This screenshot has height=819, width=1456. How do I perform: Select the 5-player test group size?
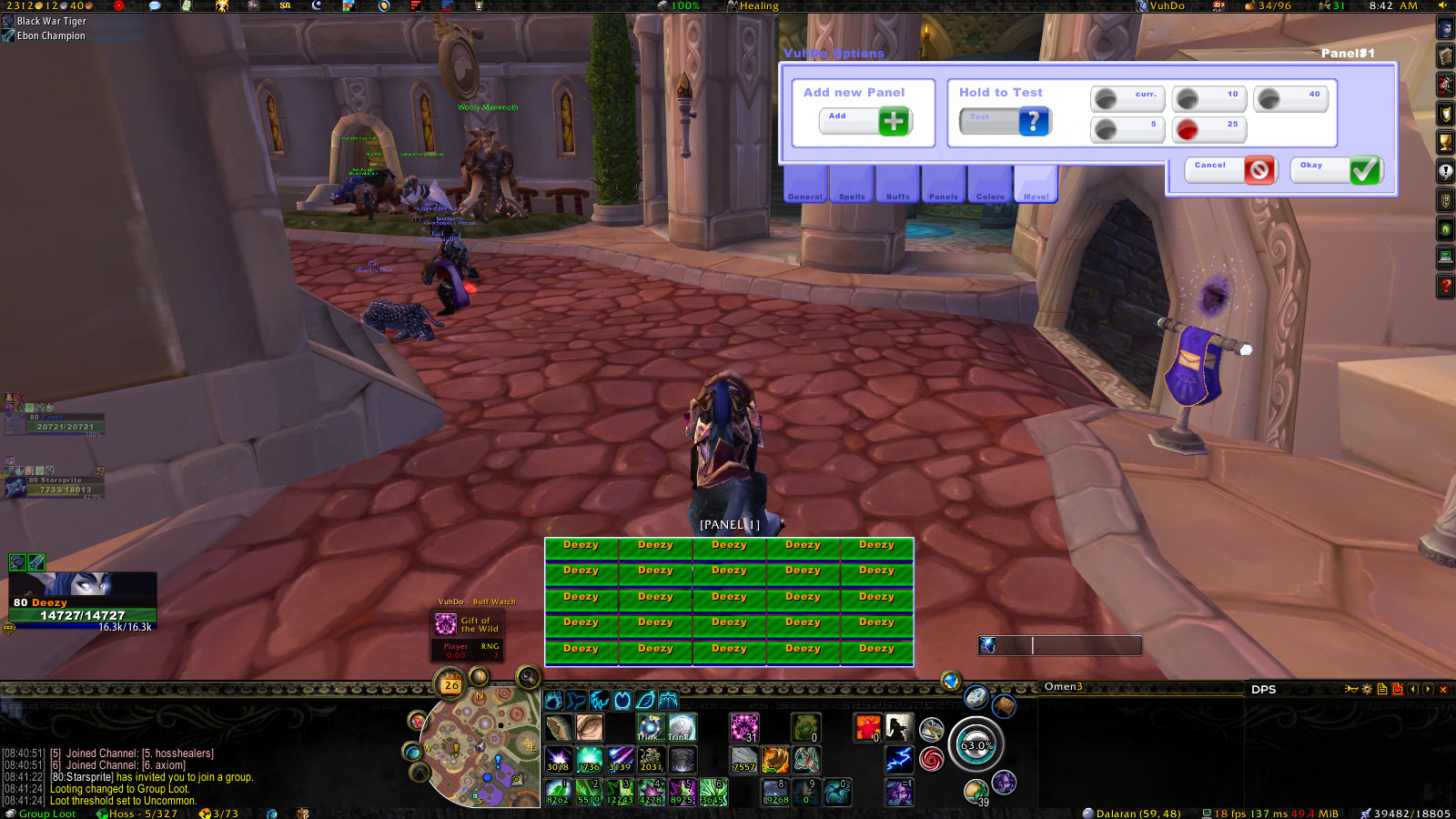click(x=1106, y=129)
